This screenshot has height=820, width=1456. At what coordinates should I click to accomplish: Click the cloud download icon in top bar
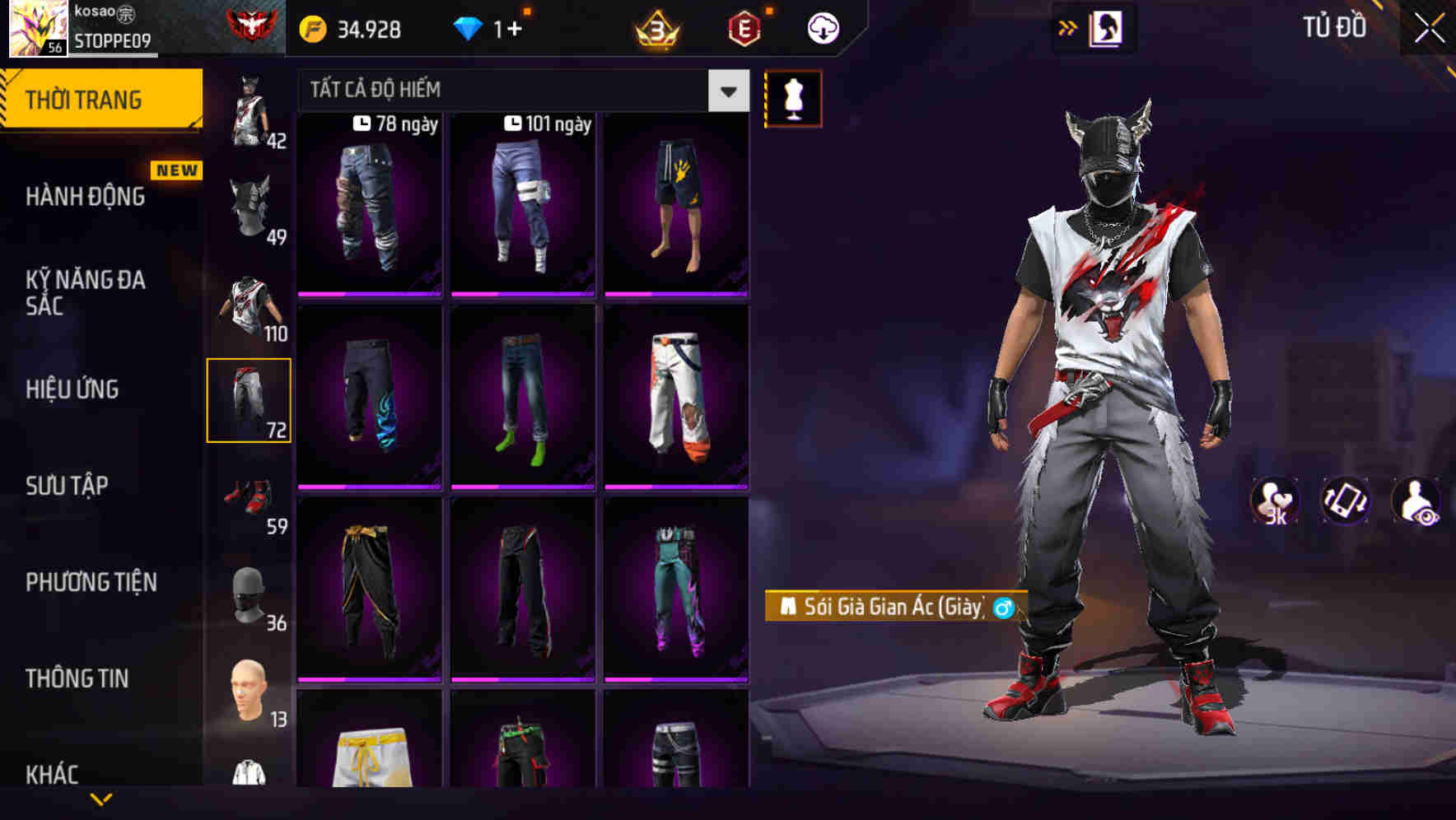coord(824,27)
